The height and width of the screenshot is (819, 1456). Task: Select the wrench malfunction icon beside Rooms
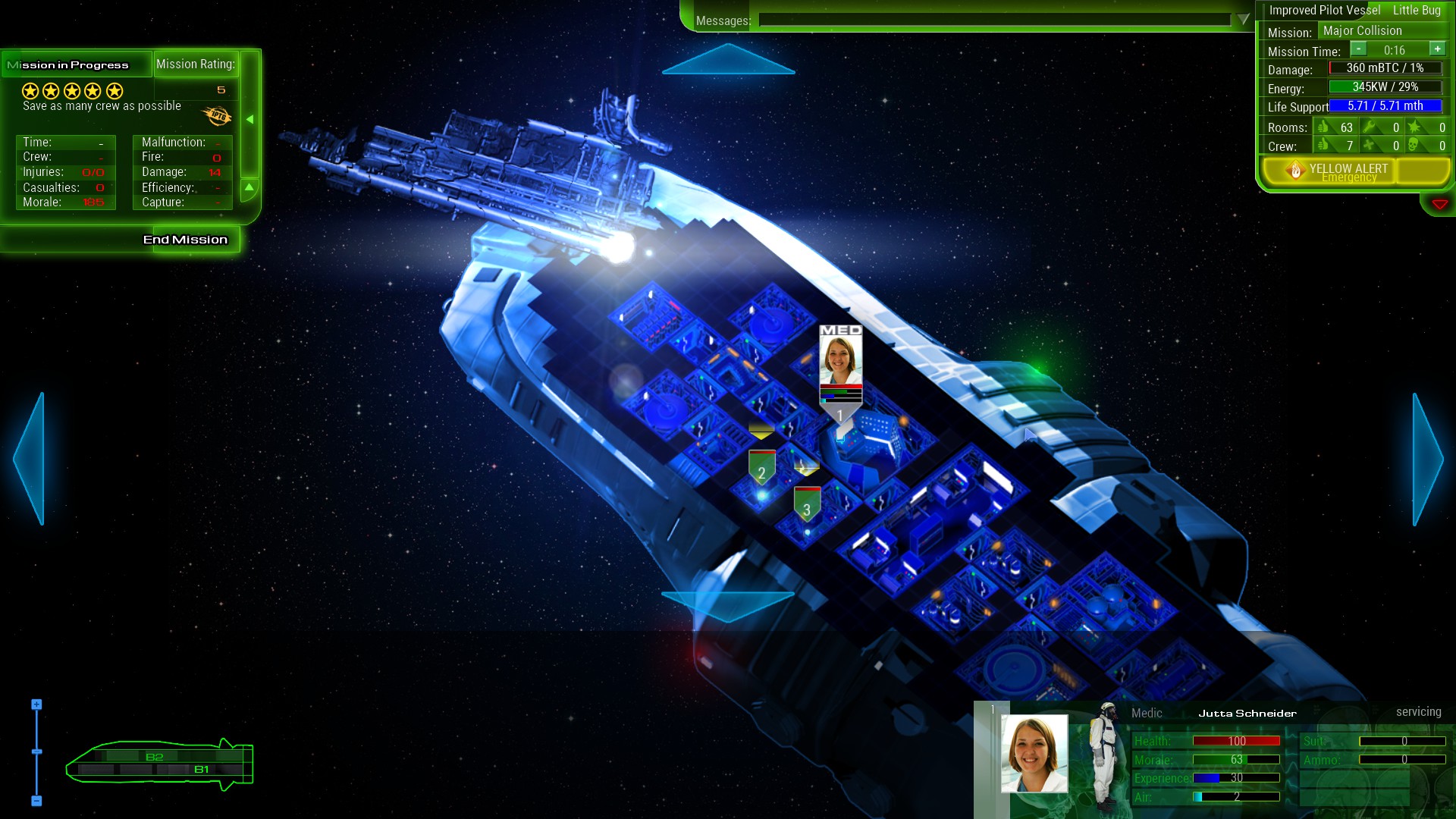(x=1369, y=125)
